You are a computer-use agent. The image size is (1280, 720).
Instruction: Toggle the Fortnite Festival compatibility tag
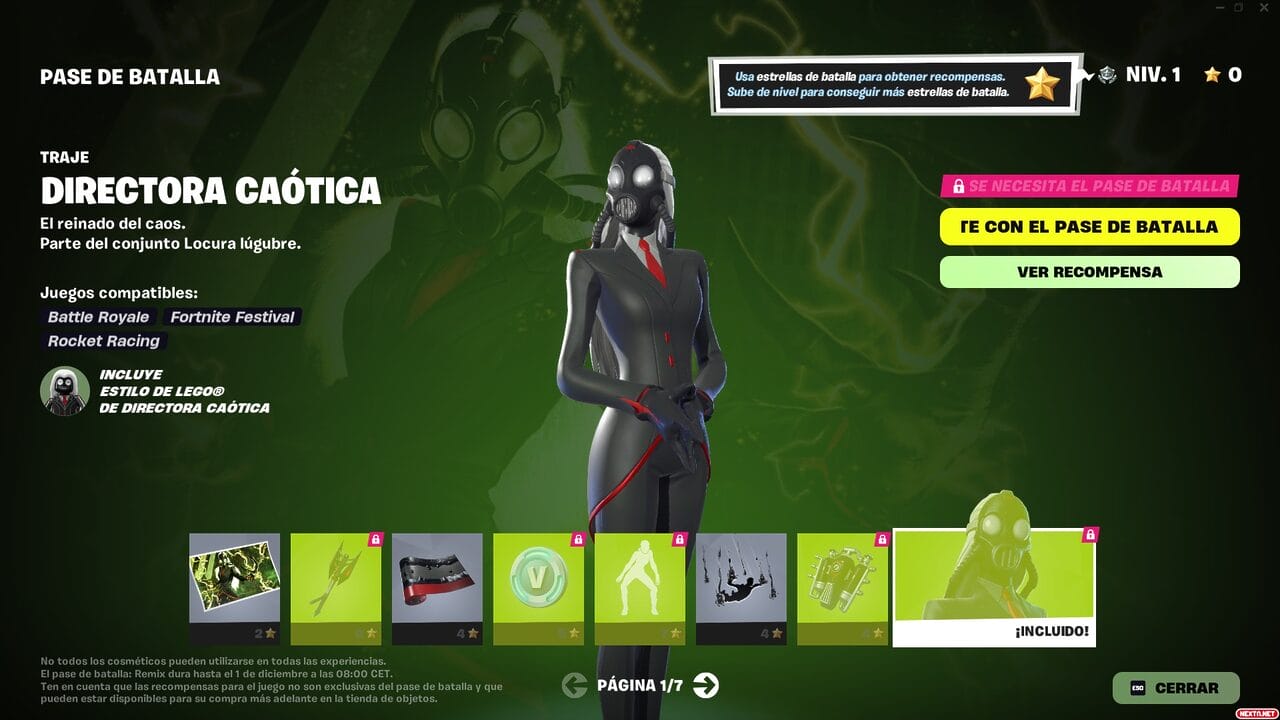[x=232, y=317]
